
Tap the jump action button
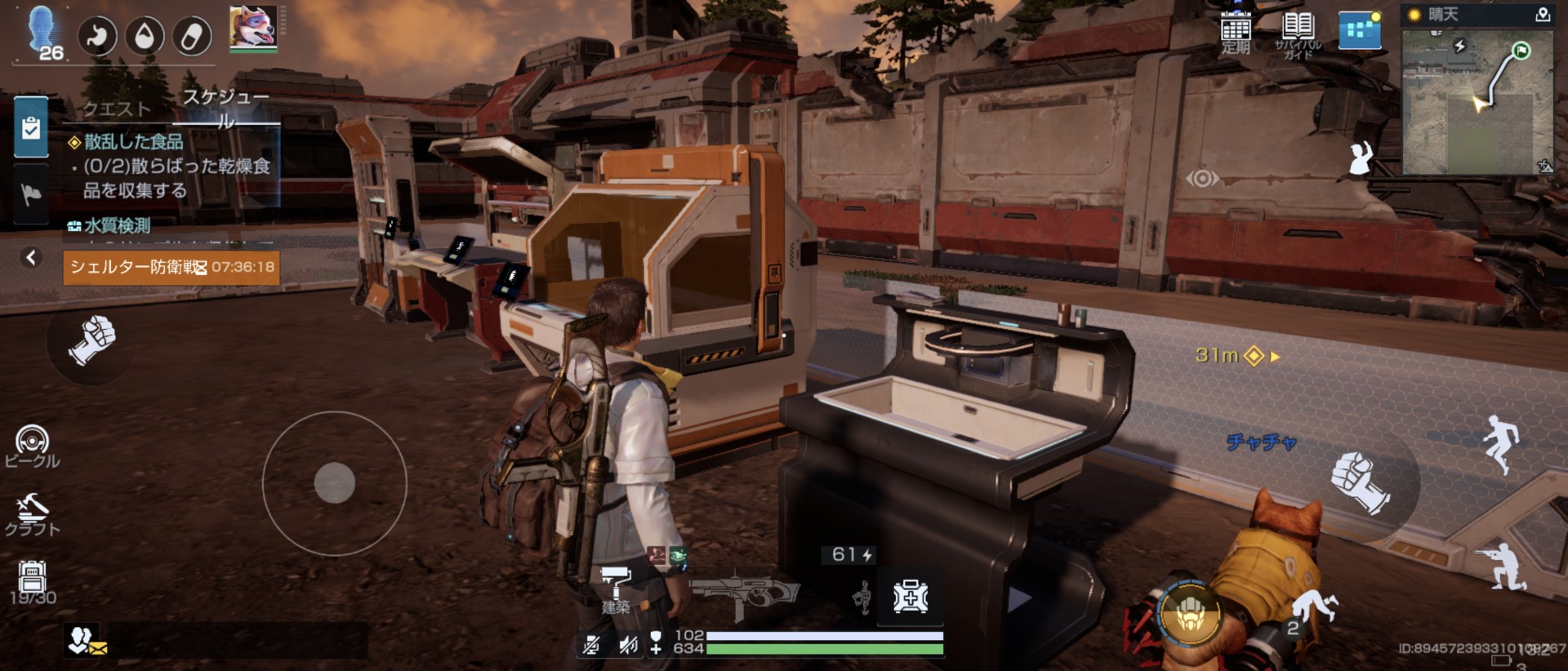(1501, 443)
